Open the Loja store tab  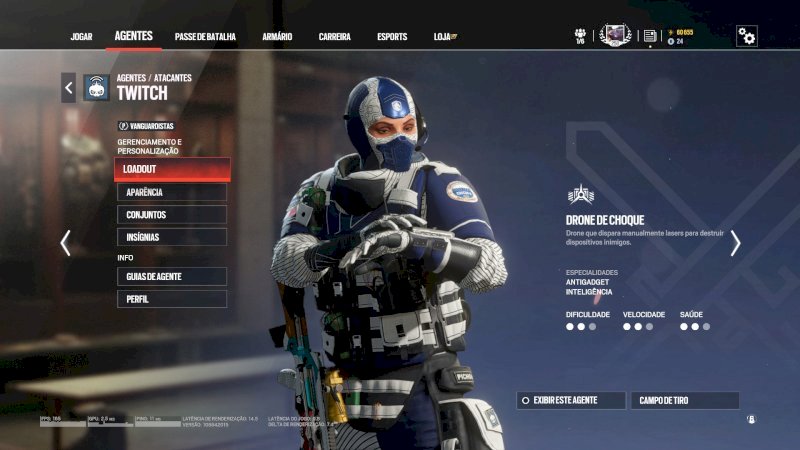(x=445, y=37)
